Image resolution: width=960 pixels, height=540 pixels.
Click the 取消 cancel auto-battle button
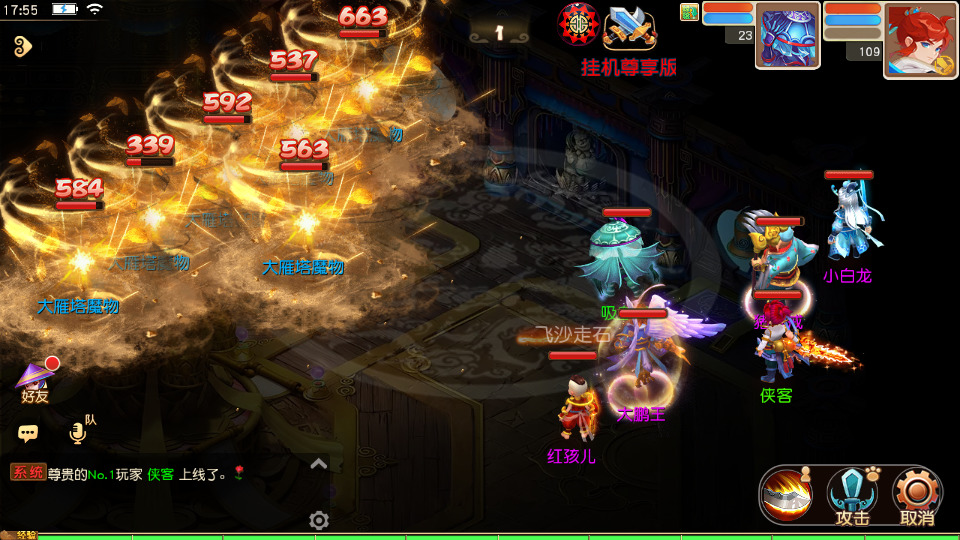tap(917, 495)
